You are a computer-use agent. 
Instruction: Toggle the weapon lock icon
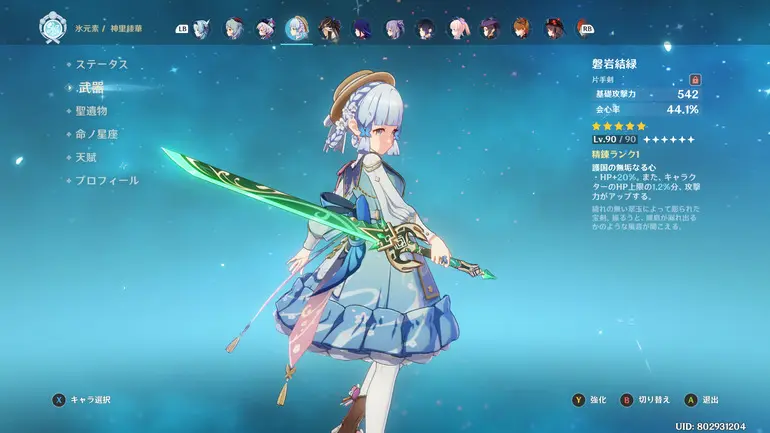click(x=694, y=79)
